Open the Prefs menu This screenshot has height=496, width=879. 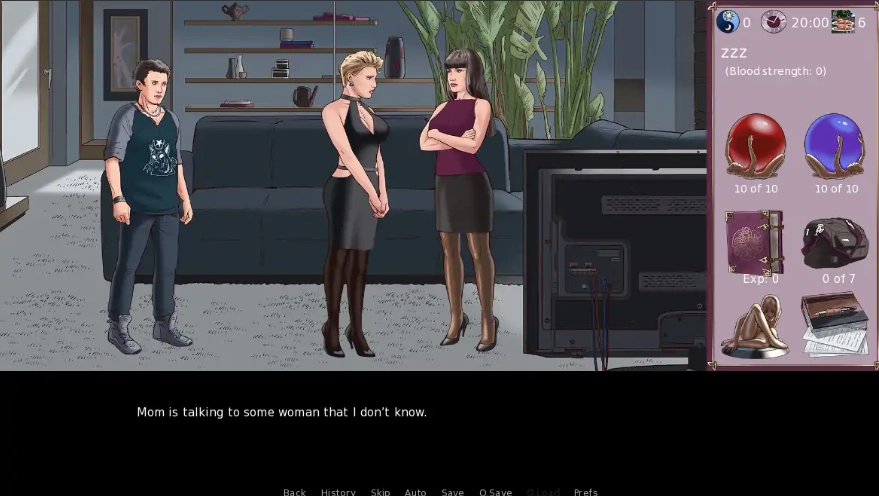click(586, 491)
